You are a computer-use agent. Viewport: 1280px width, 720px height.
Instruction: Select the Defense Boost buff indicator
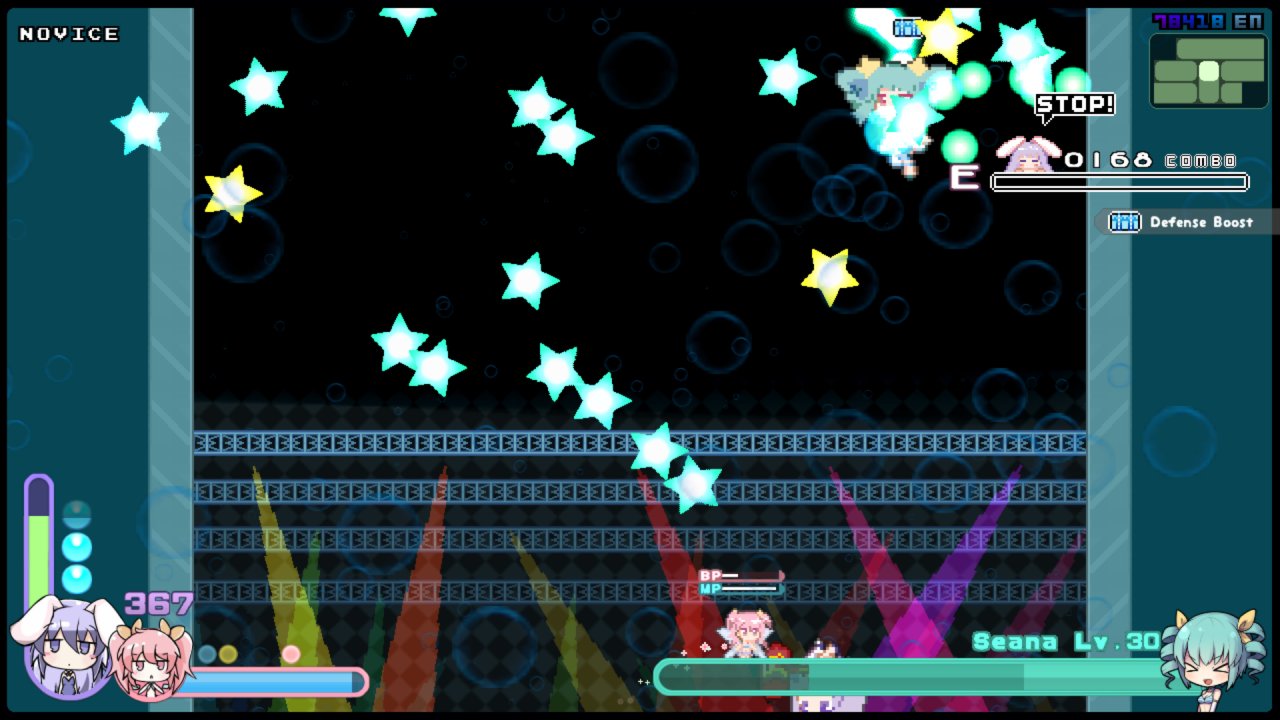[x=1188, y=222]
